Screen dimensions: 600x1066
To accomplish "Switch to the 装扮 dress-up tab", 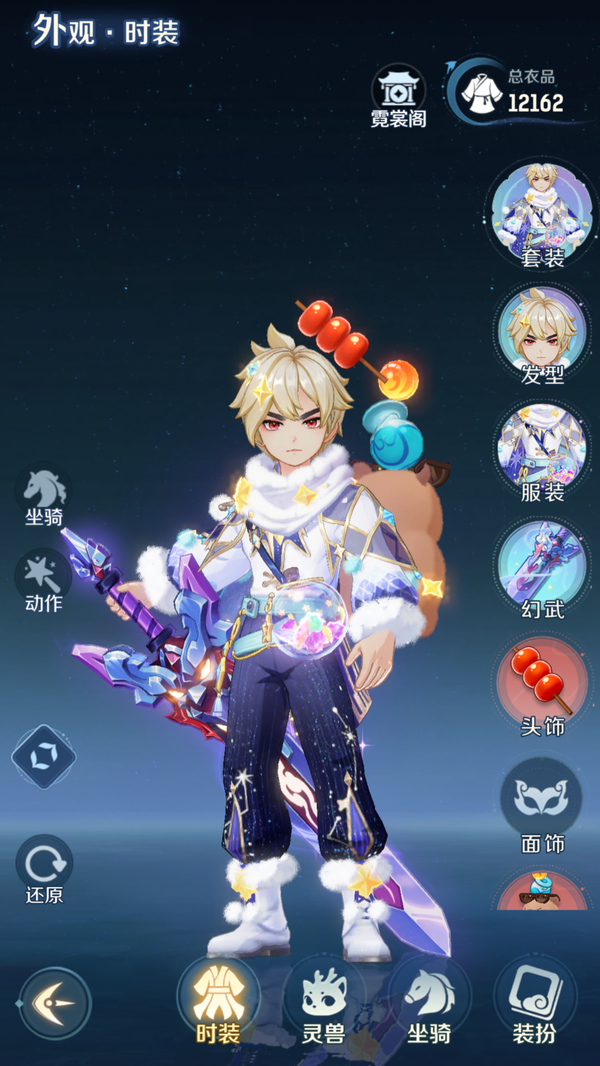I will (535, 1000).
